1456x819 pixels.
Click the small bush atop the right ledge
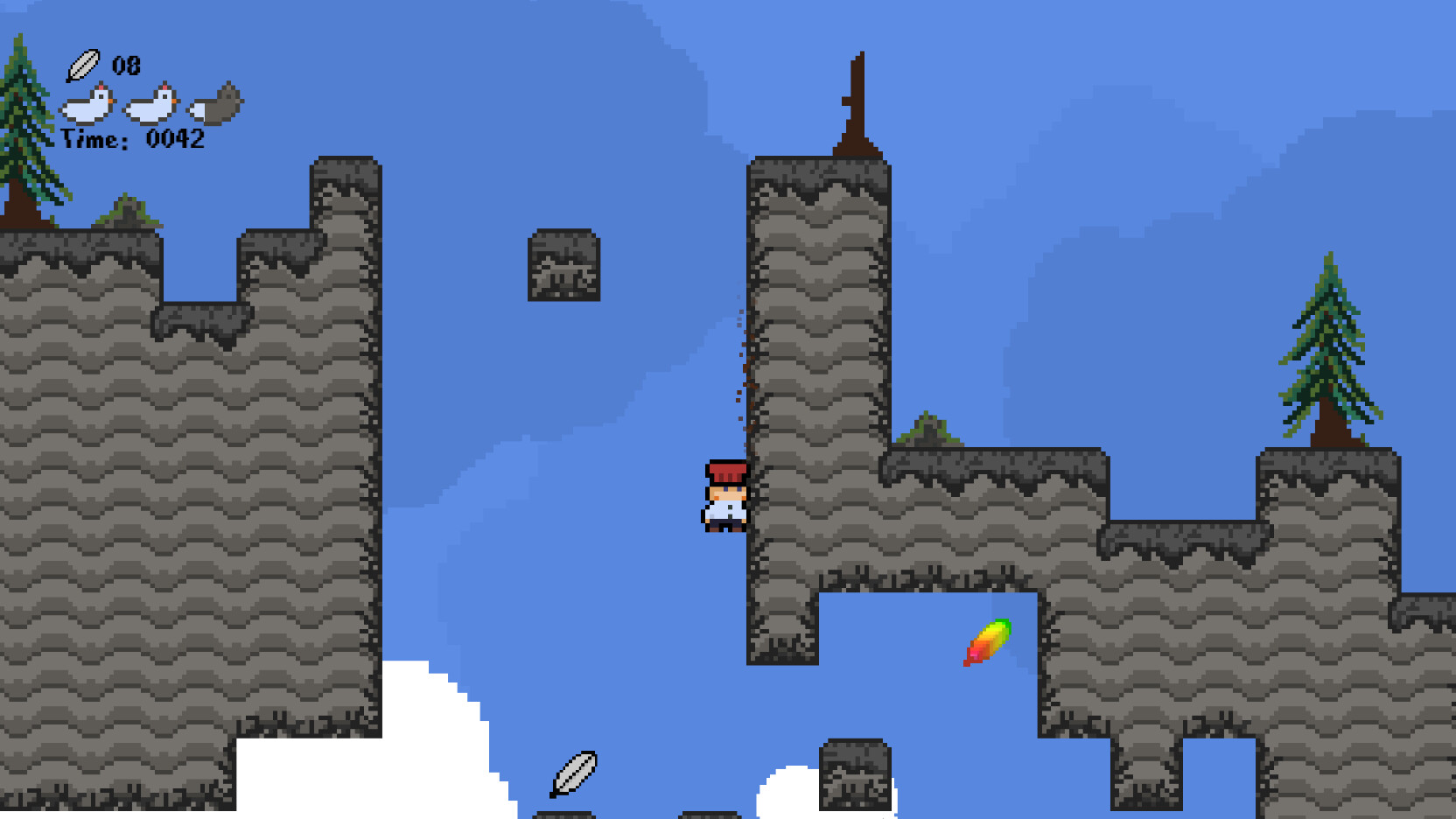coord(927,429)
